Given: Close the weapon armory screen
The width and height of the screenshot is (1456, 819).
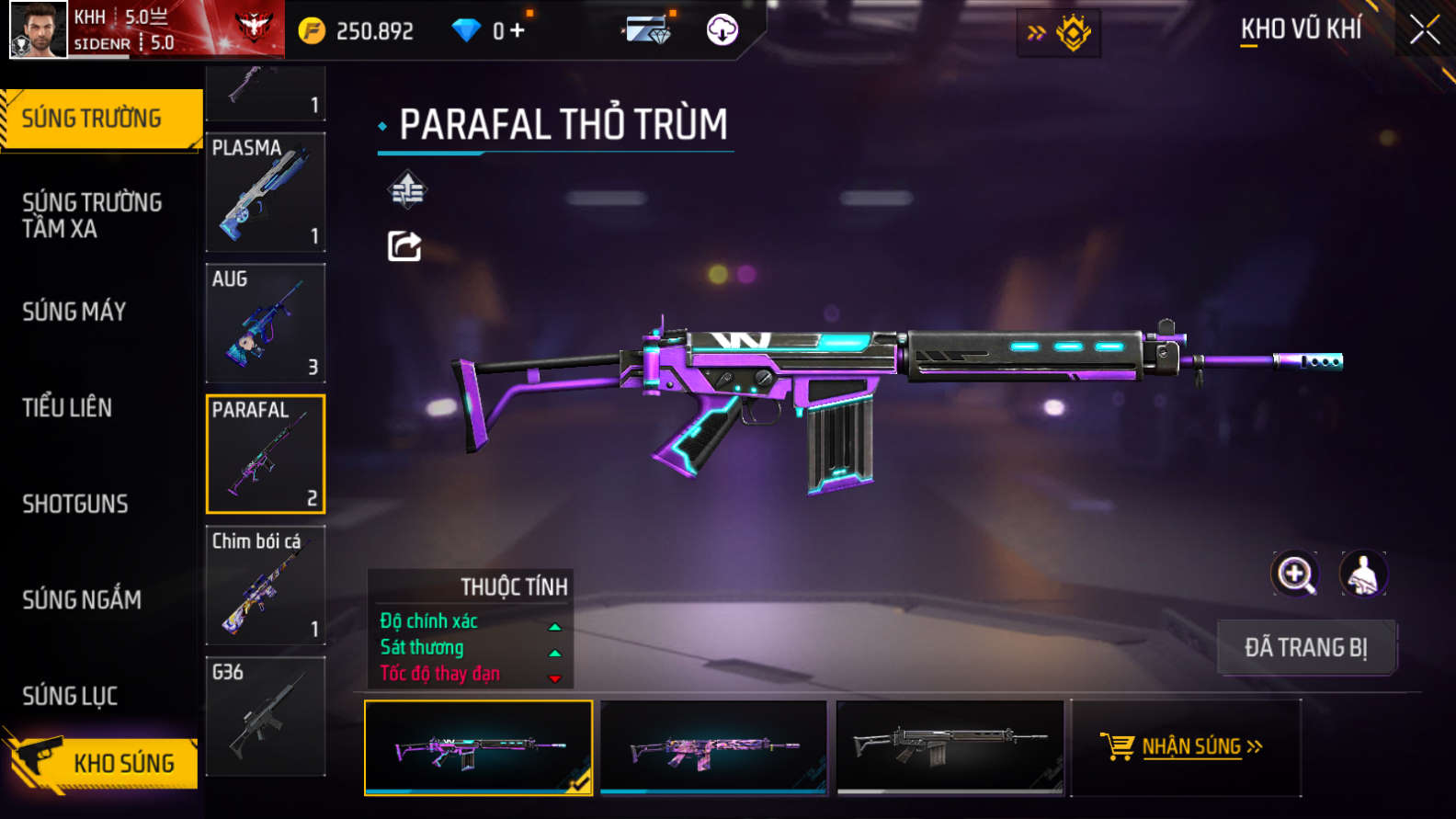Looking at the screenshot, I should (x=1424, y=30).
